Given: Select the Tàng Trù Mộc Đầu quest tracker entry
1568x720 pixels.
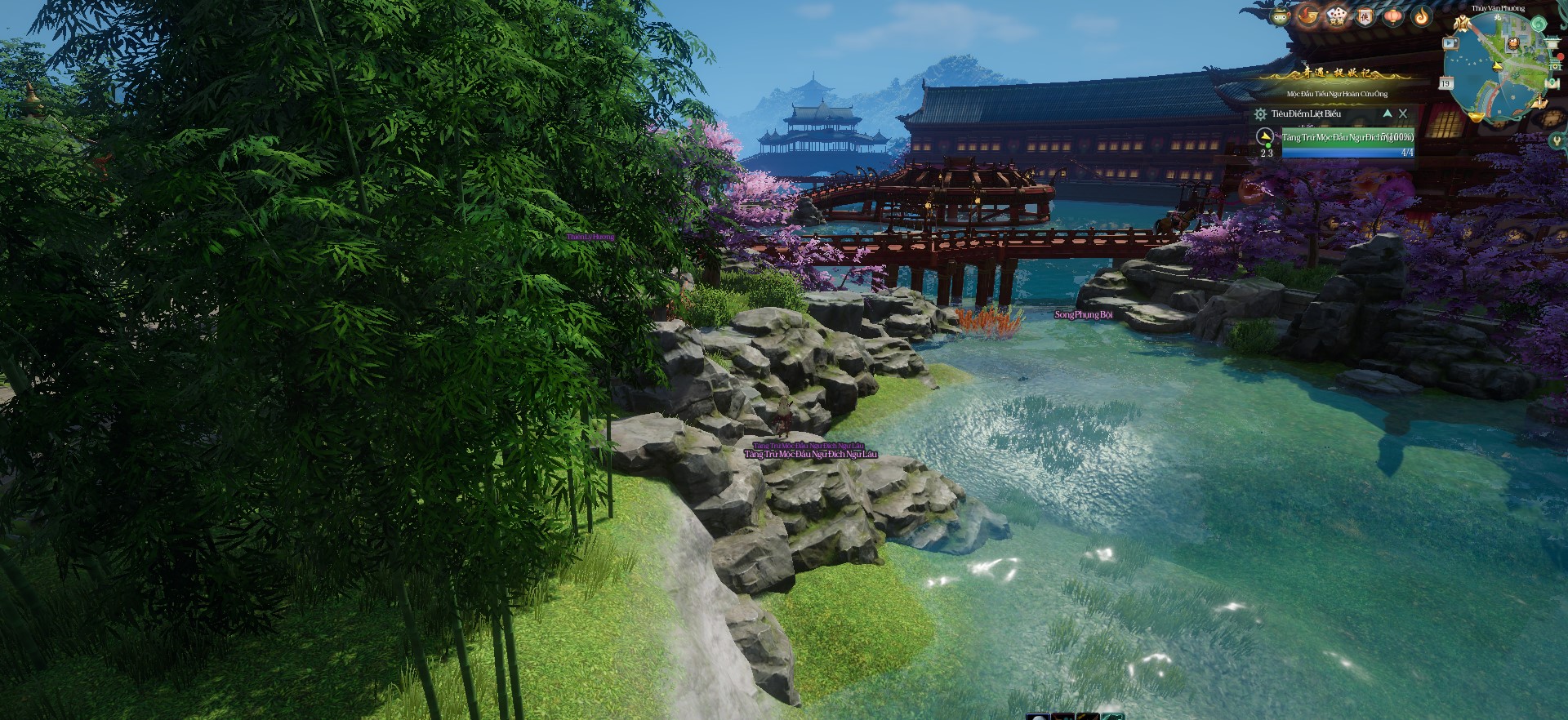Looking at the screenshot, I should 1347,138.
